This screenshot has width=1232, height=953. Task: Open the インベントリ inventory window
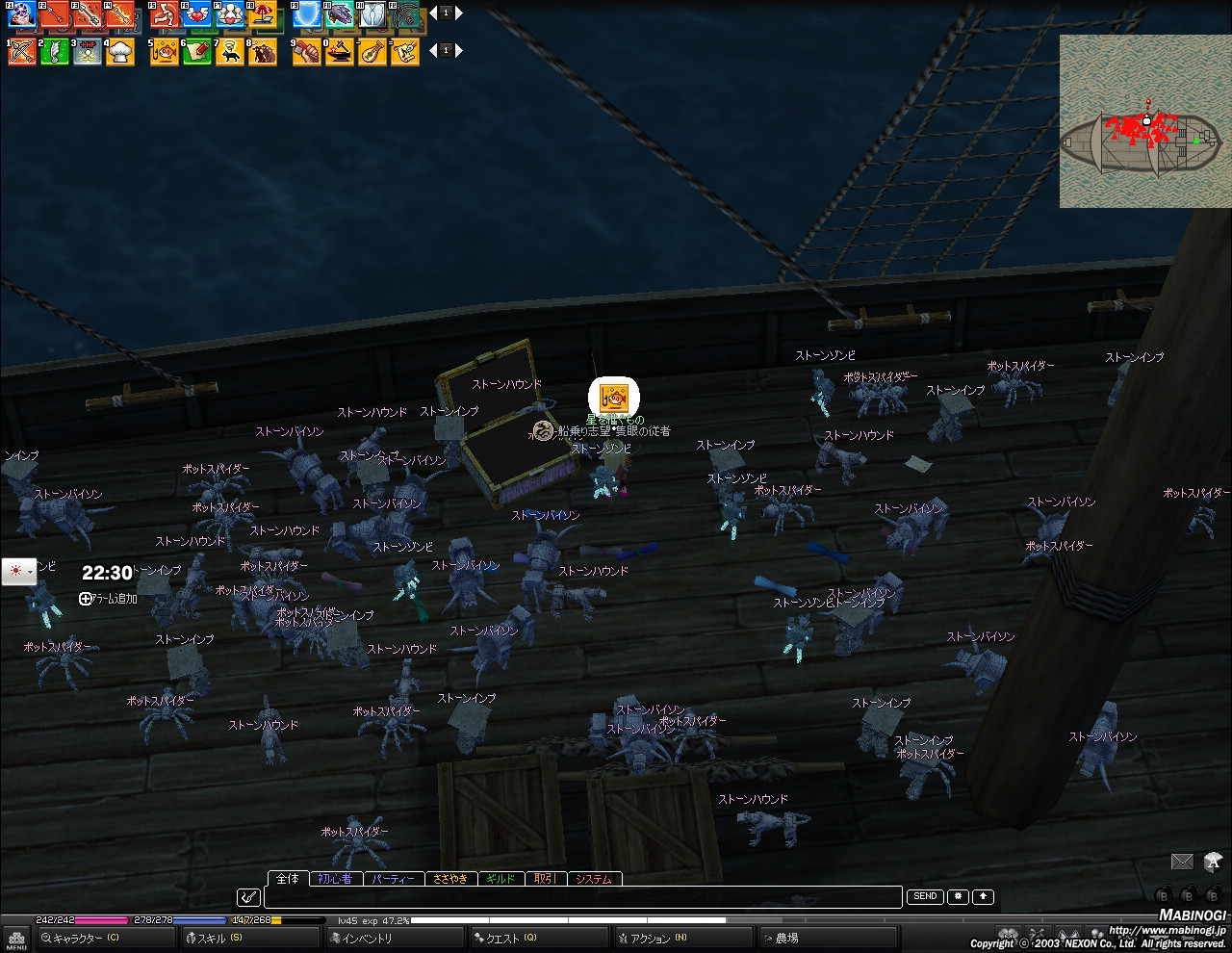point(368,938)
